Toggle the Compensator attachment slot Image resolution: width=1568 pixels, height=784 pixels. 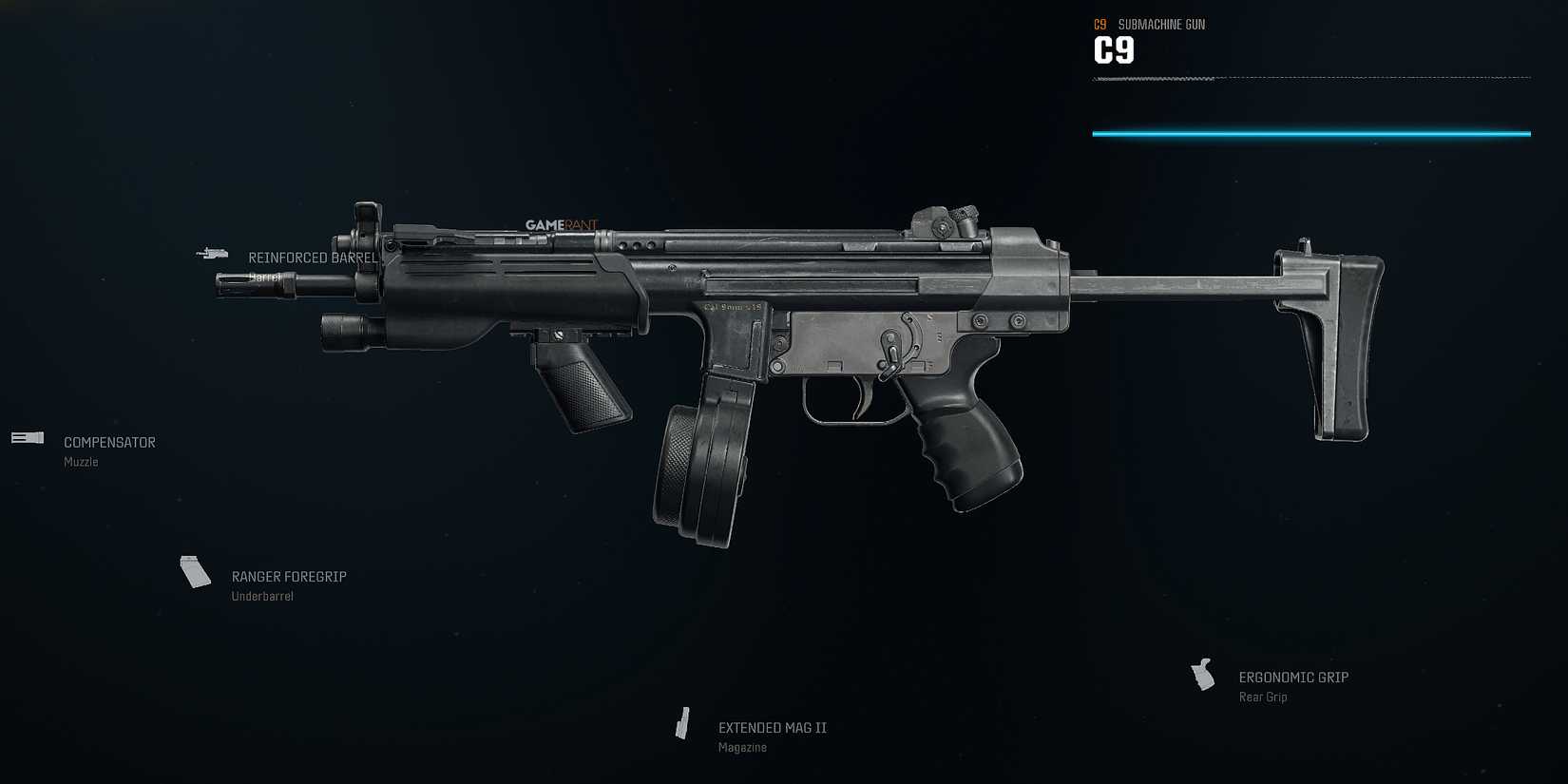tap(108, 442)
